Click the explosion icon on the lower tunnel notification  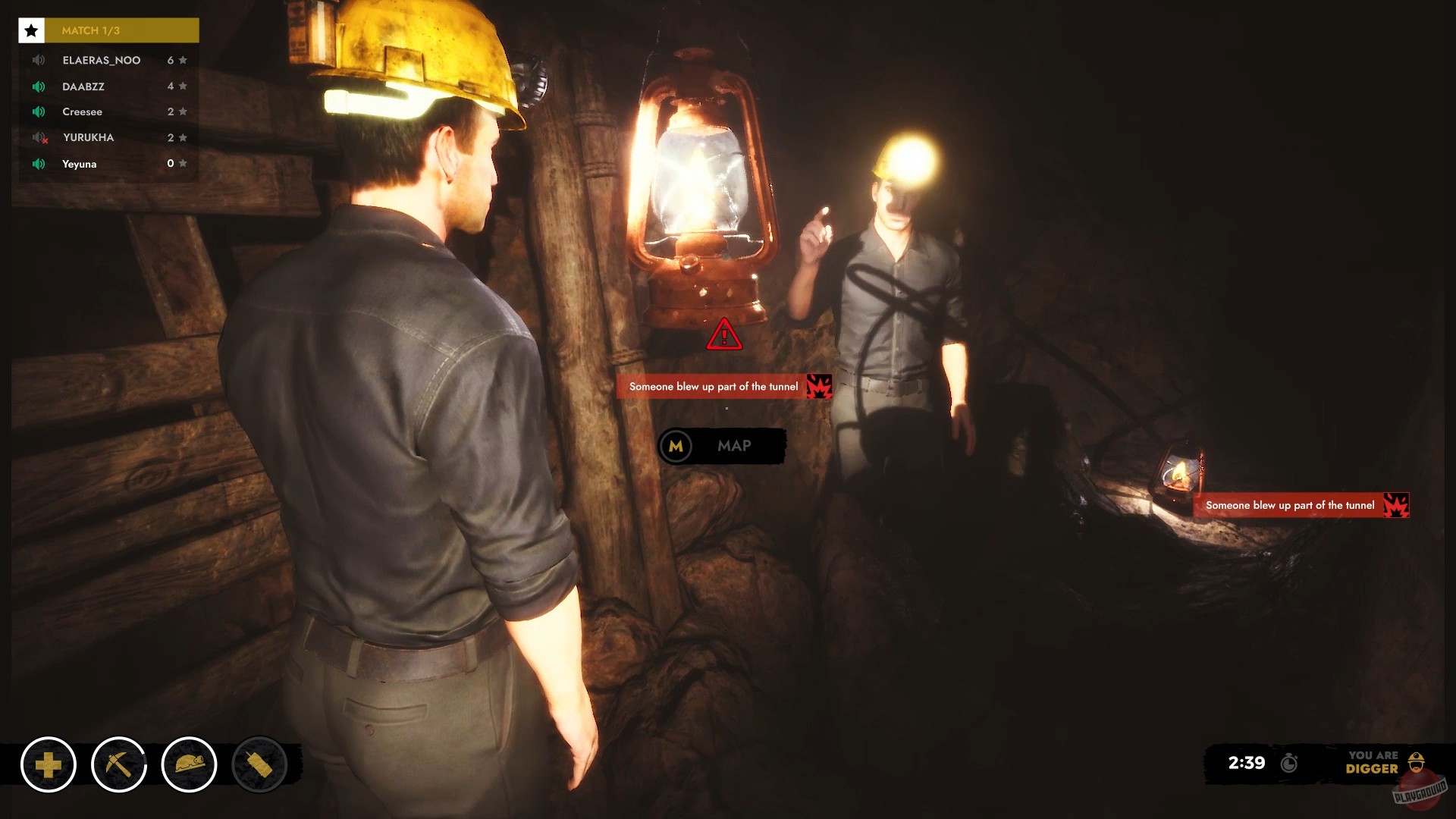coord(1396,505)
